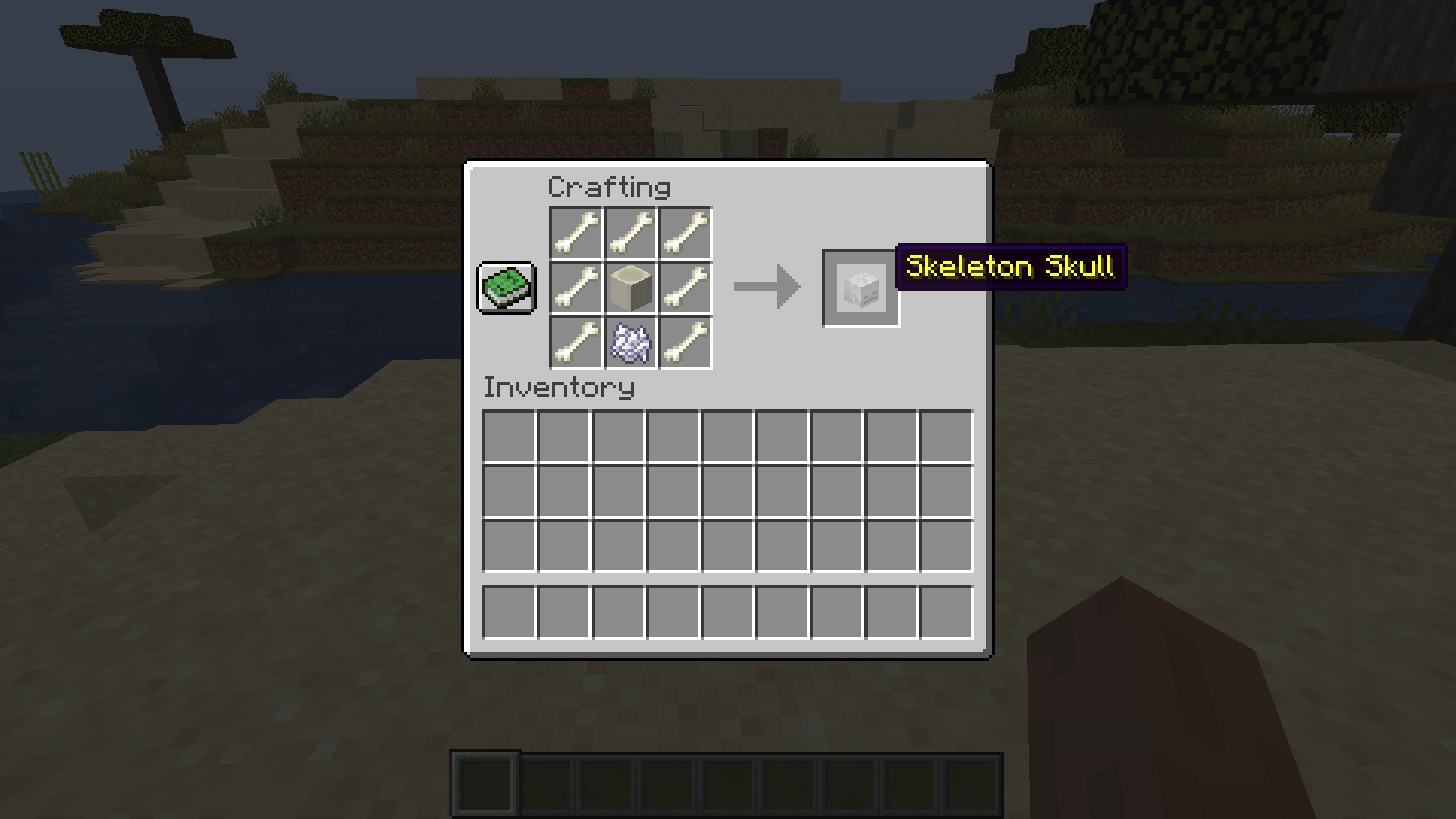1456x819 pixels.
Task: Click the Skeleton Skull tooltip text
Action: 1010,267
